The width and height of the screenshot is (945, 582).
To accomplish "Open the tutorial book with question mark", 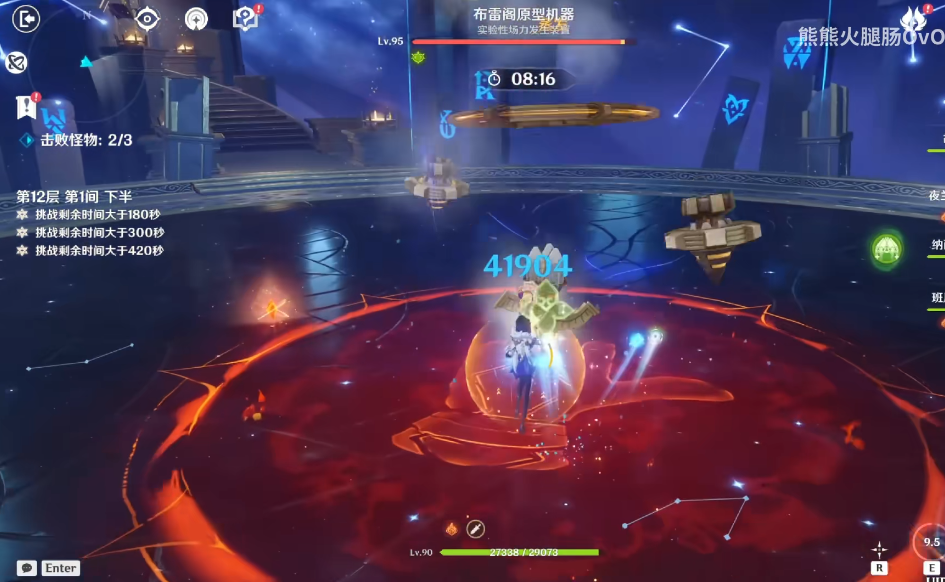I will coord(244,19).
